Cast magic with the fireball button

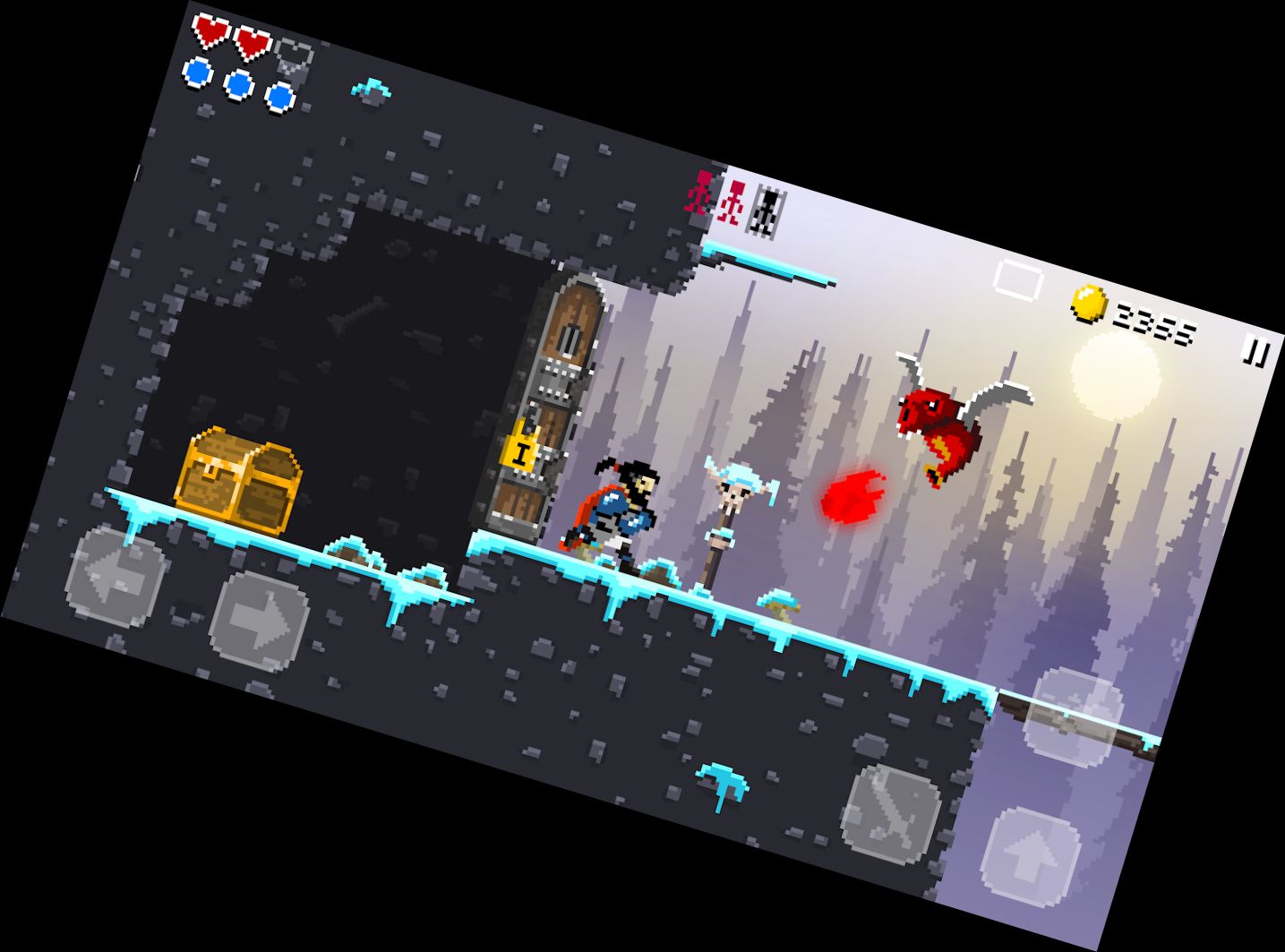(x=1074, y=717)
